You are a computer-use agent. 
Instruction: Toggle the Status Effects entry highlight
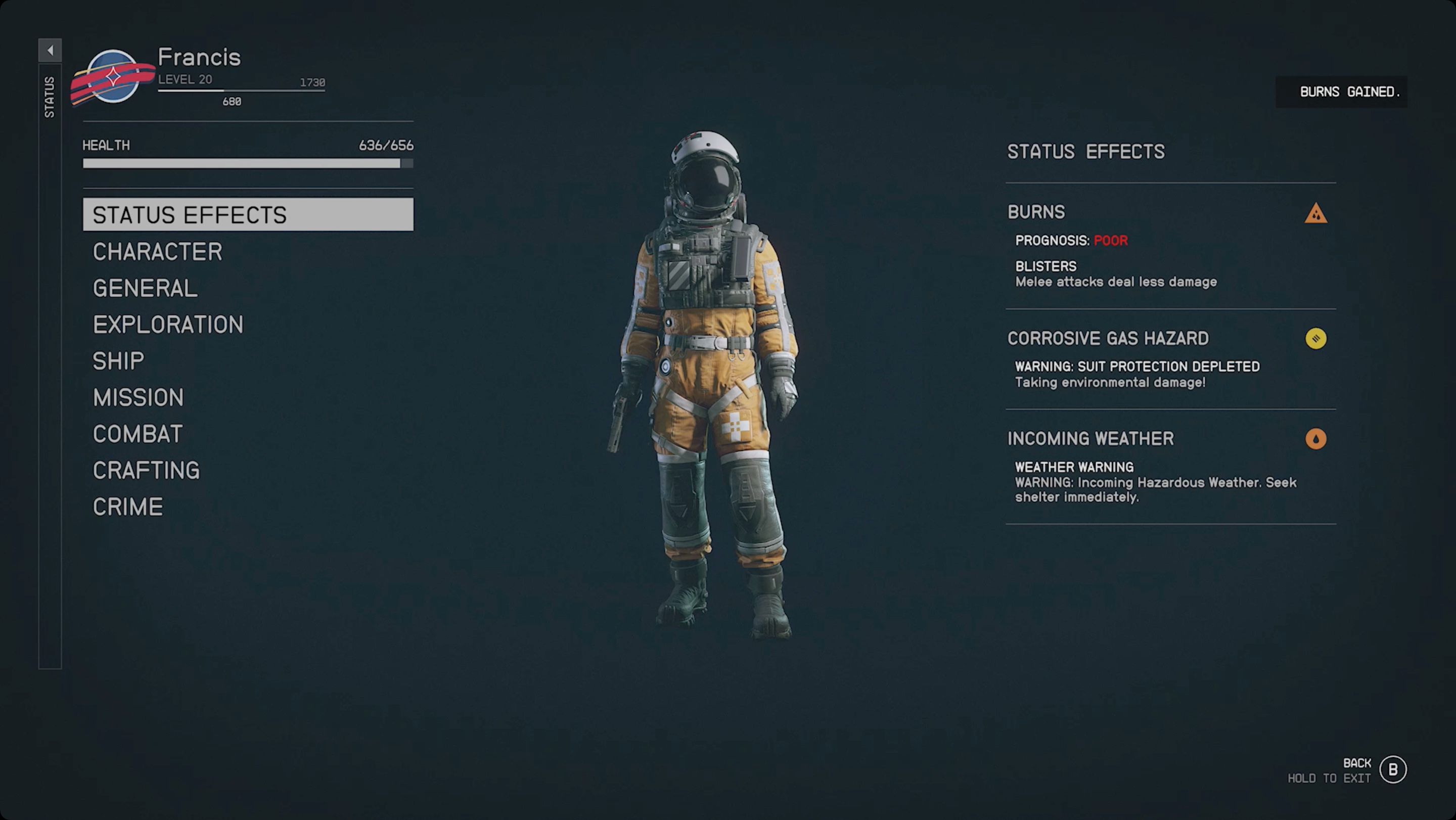point(248,214)
